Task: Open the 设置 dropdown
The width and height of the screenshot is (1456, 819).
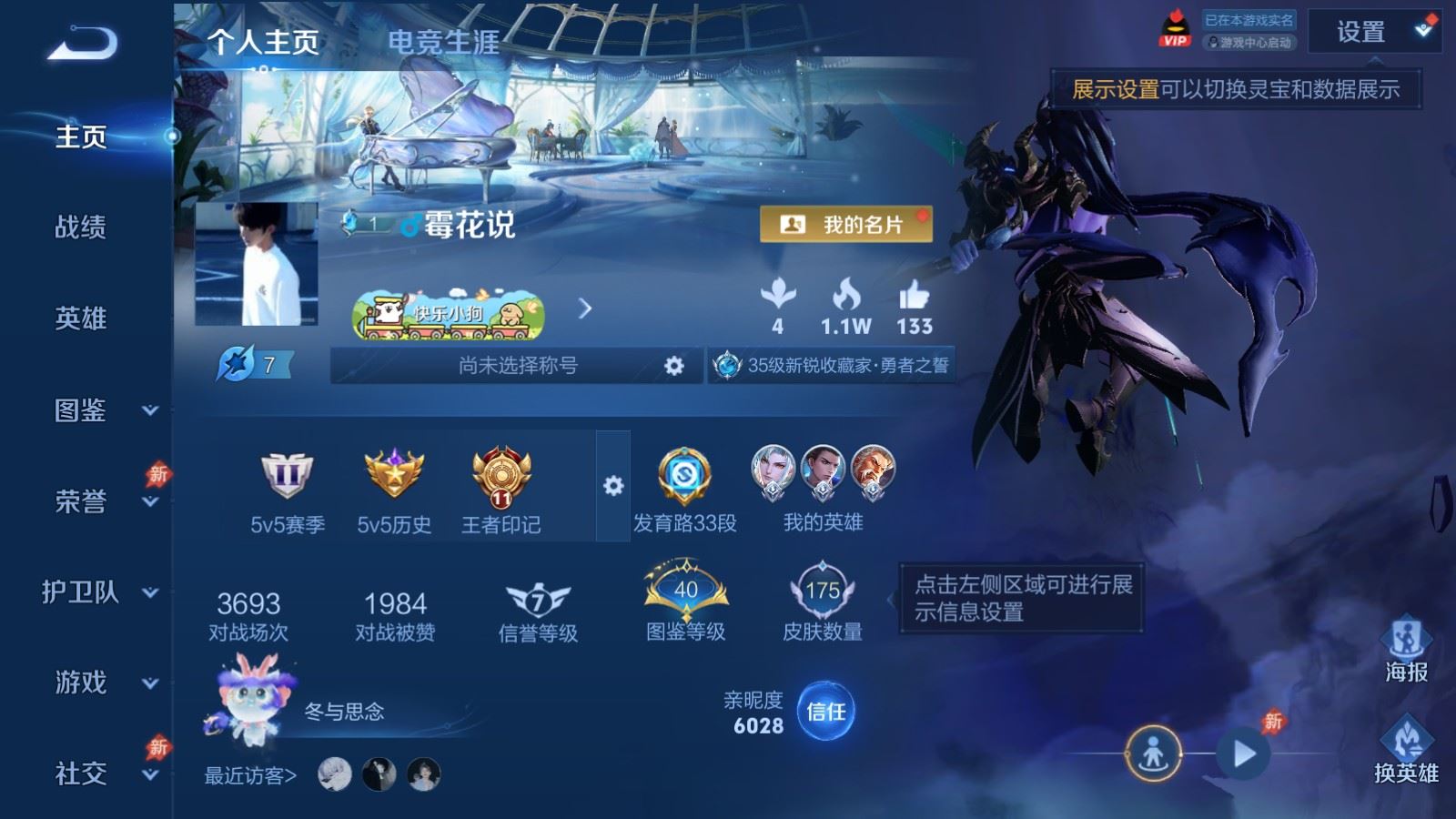Action: (x=1373, y=33)
